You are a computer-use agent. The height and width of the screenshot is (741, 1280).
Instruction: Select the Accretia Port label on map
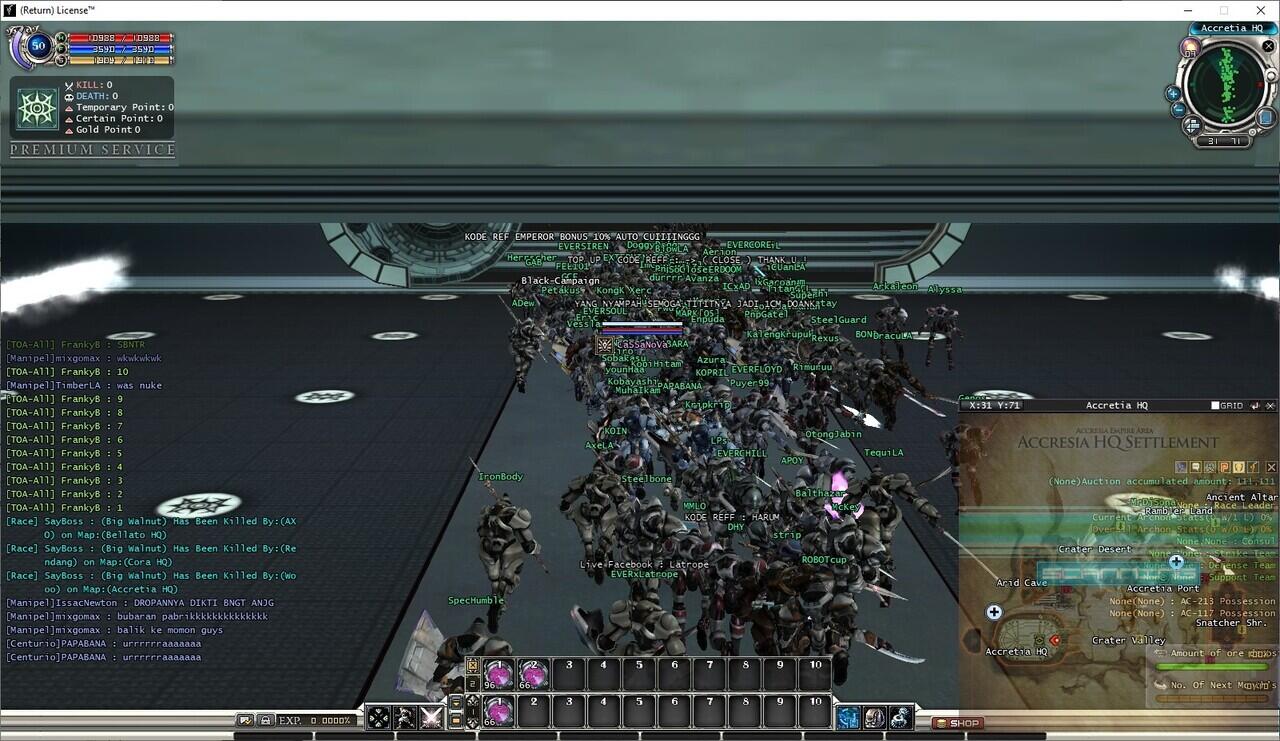coord(1162,589)
